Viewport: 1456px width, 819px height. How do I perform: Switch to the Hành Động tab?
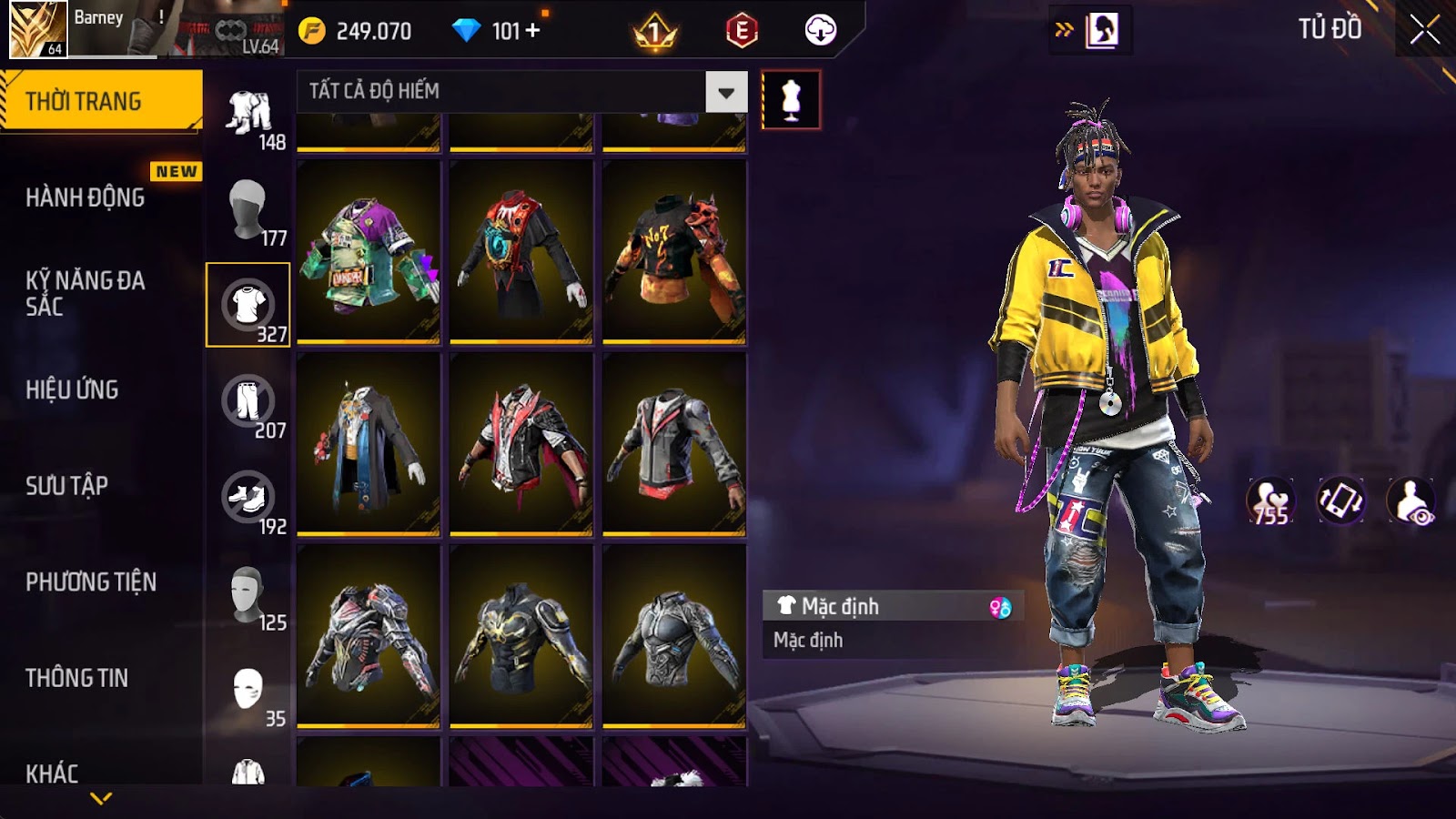point(86,197)
